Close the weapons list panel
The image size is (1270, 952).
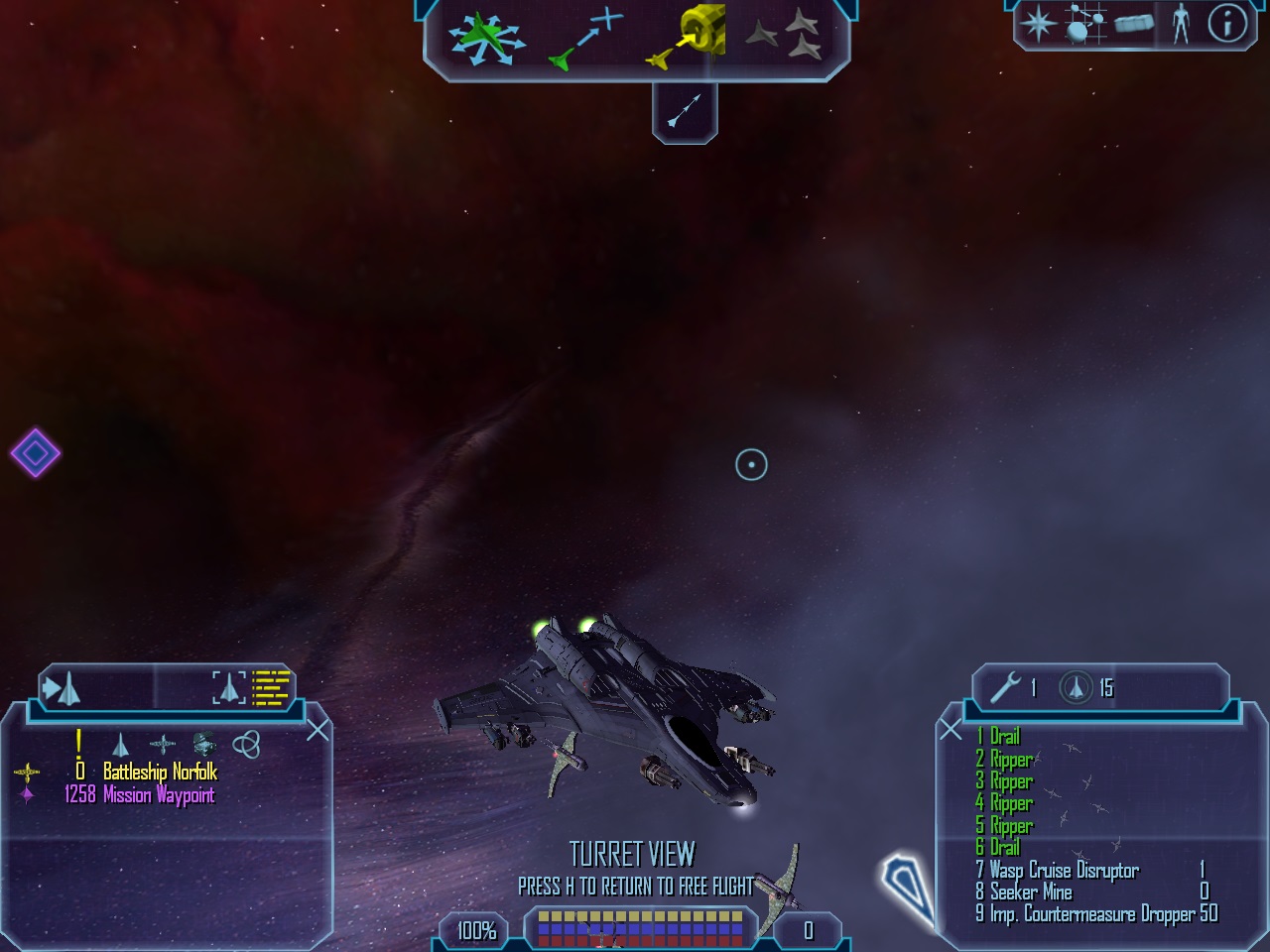(x=951, y=731)
